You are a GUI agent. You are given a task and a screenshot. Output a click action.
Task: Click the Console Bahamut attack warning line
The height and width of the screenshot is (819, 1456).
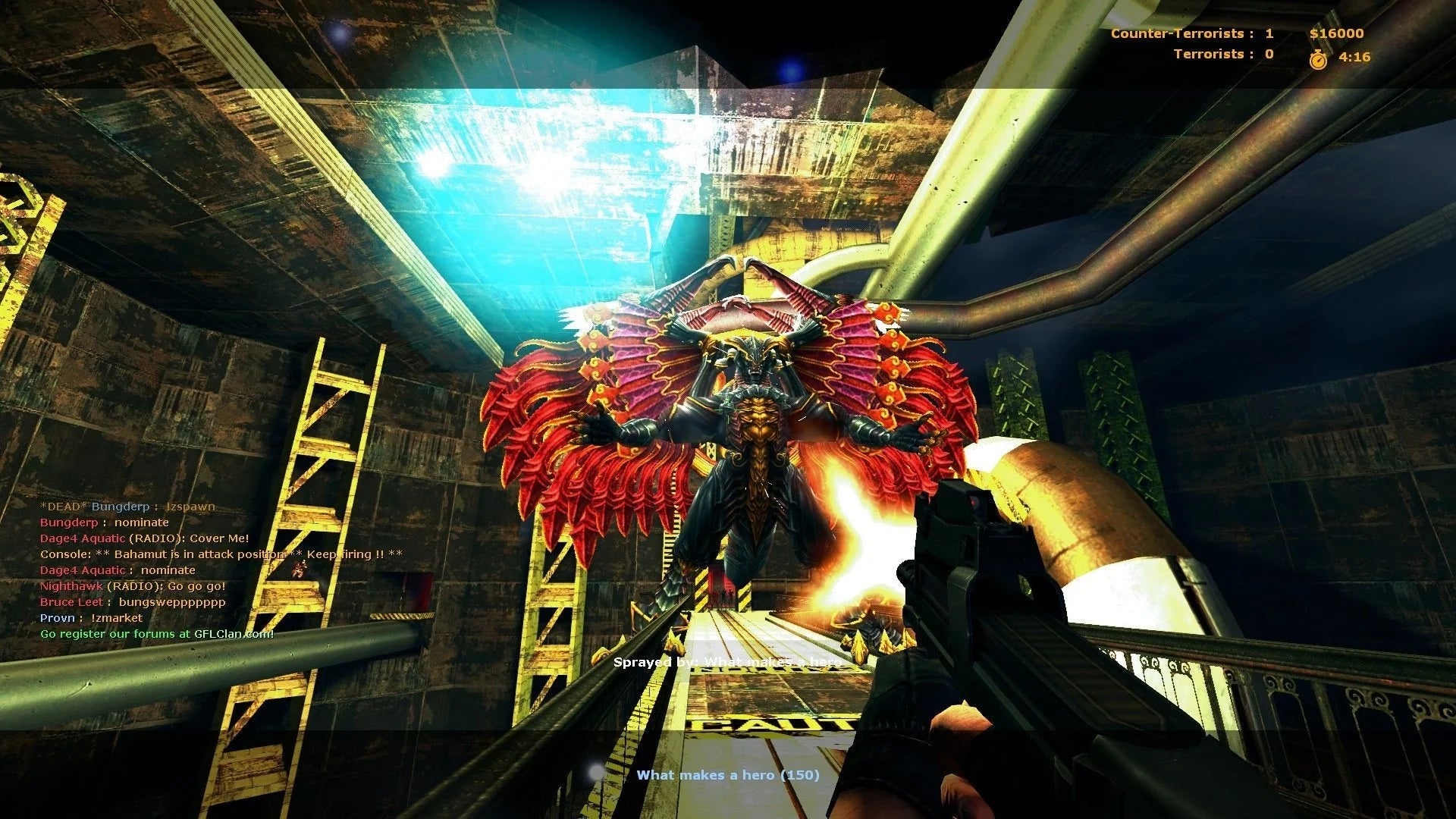tap(221, 554)
